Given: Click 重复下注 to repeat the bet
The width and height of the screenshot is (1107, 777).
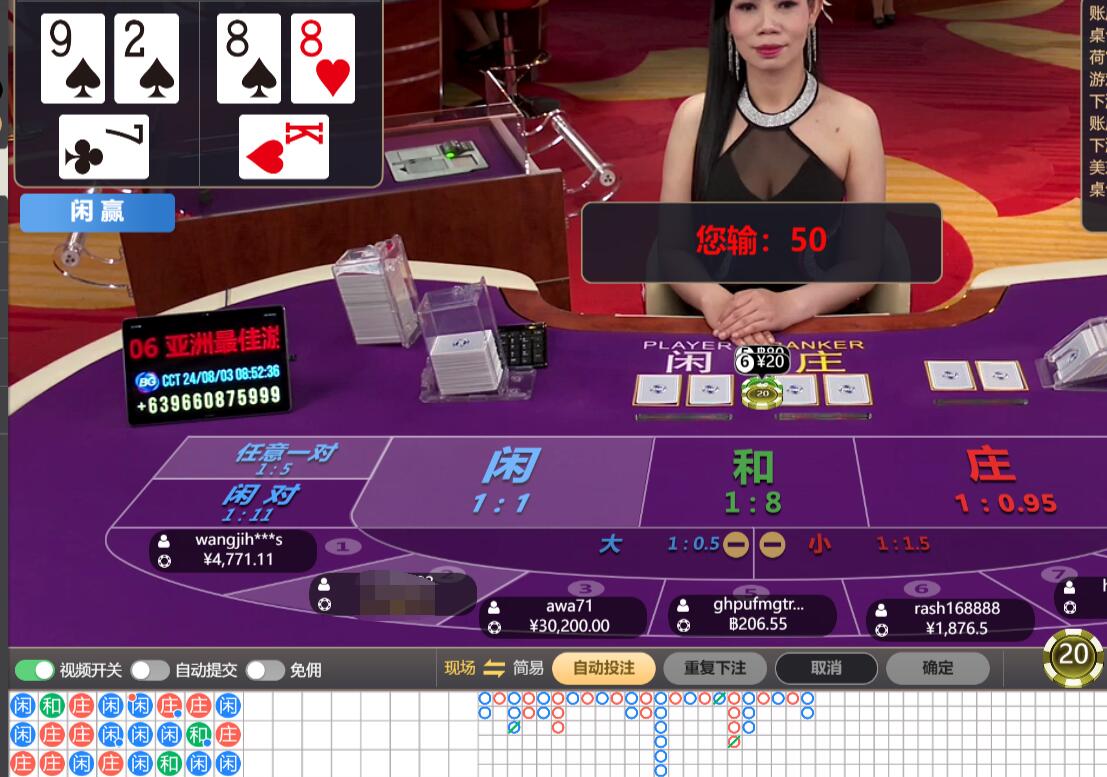Looking at the screenshot, I should [714, 668].
